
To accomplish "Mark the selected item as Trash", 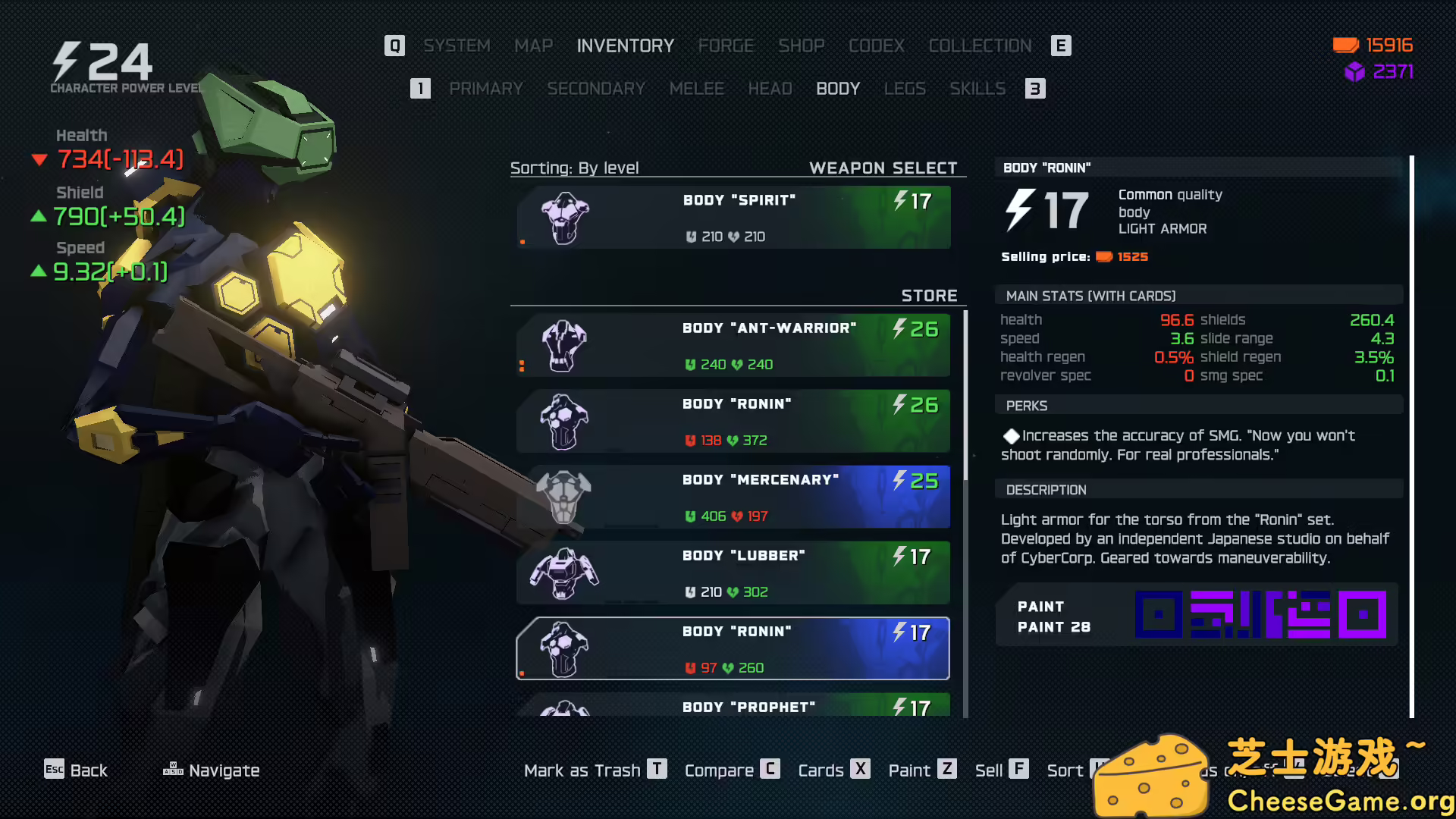I will pyautogui.click(x=582, y=770).
